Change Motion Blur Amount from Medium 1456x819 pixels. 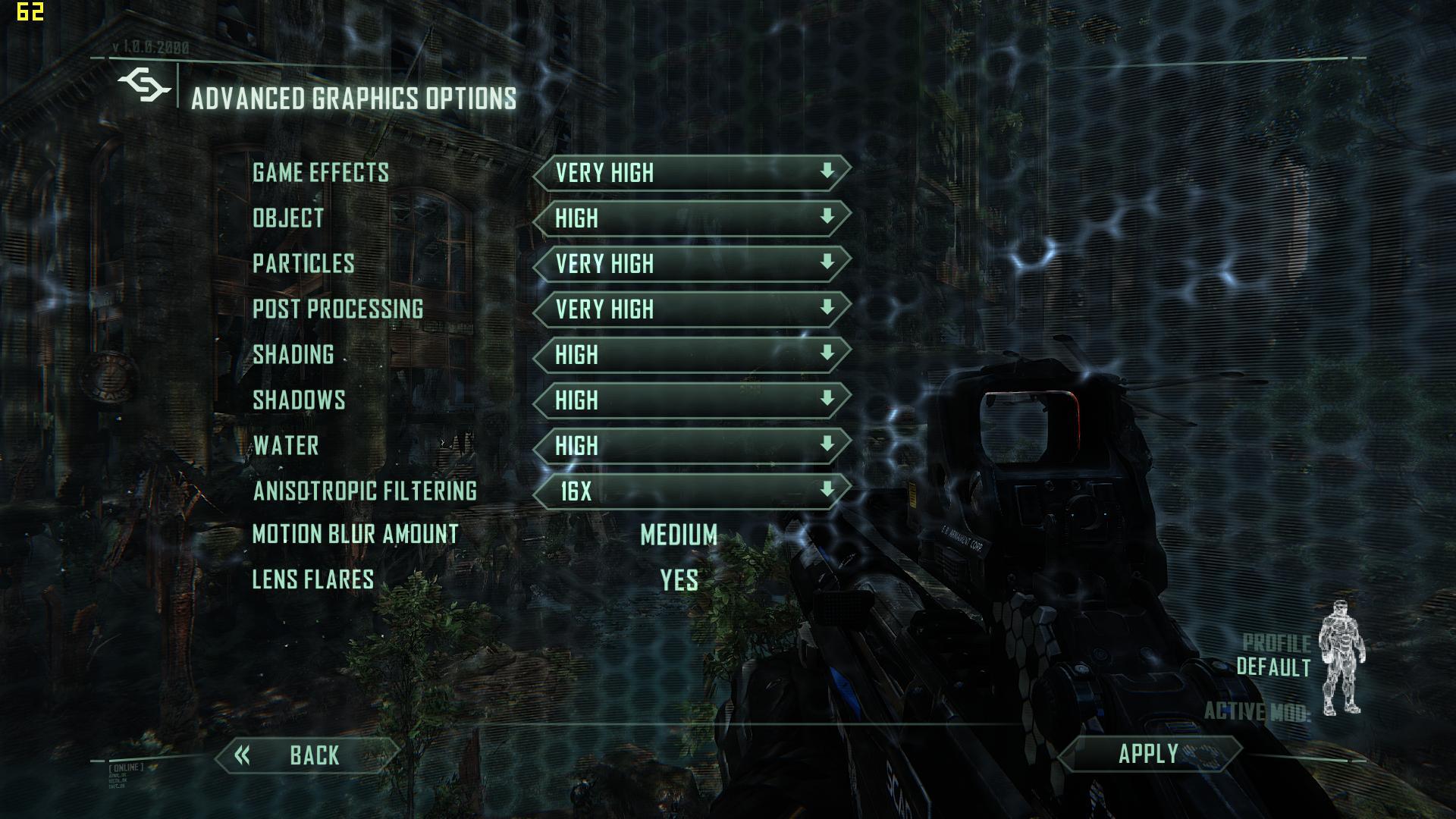point(679,535)
